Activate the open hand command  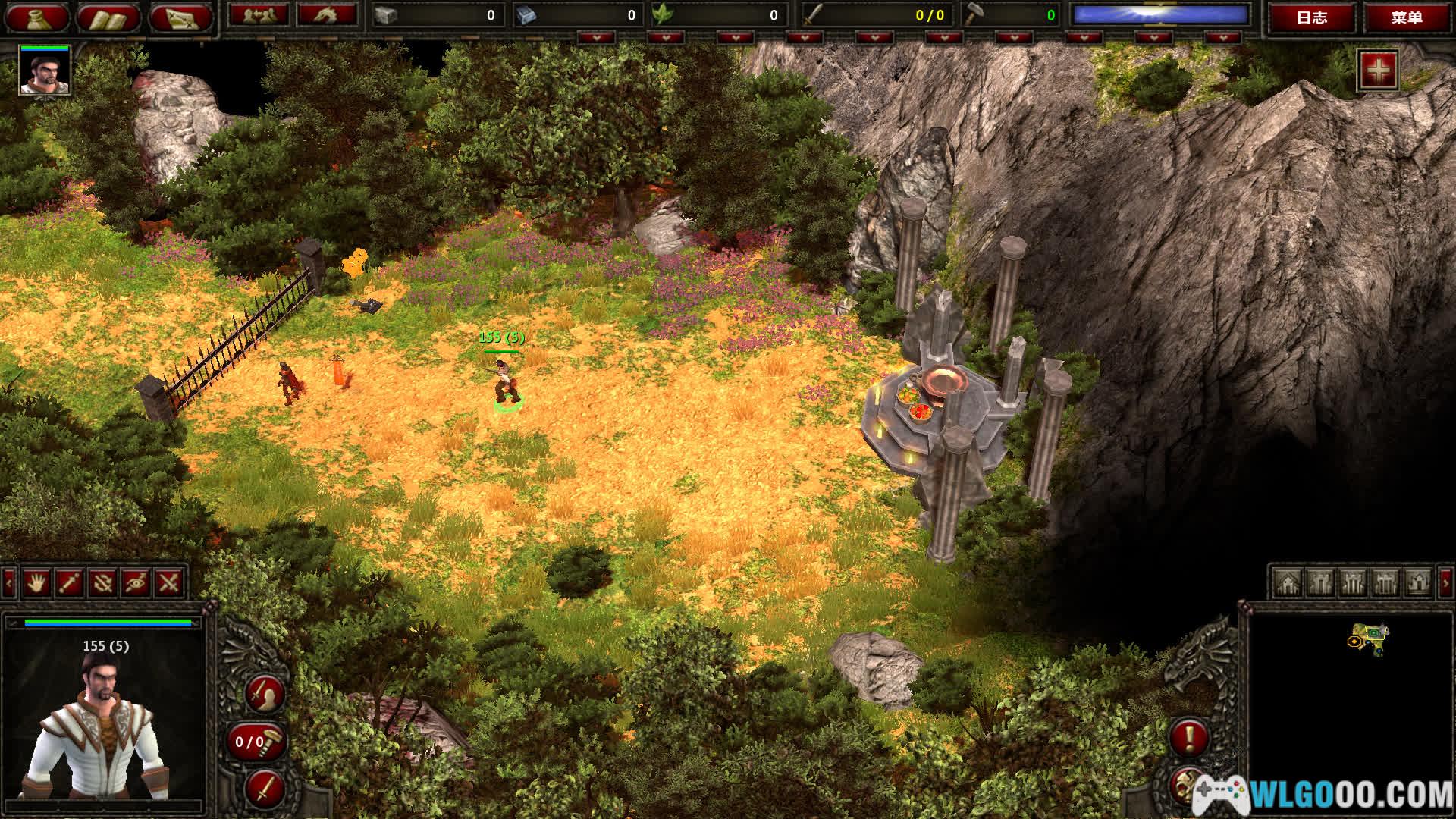click(36, 582)
